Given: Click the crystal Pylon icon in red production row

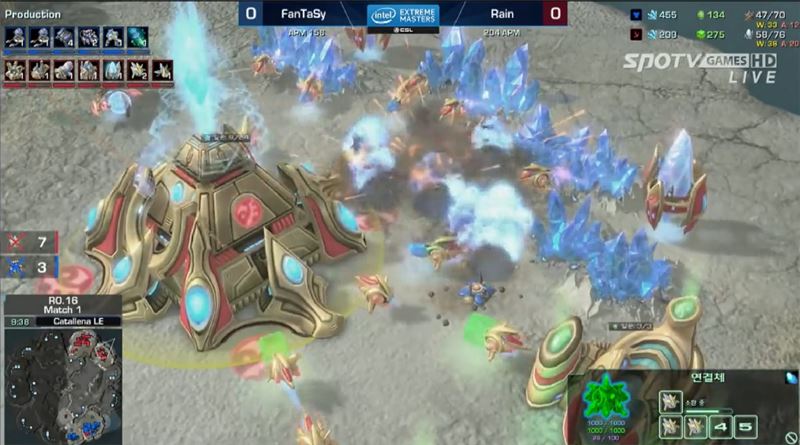Looking at the screenshot, I should [112, 70].
